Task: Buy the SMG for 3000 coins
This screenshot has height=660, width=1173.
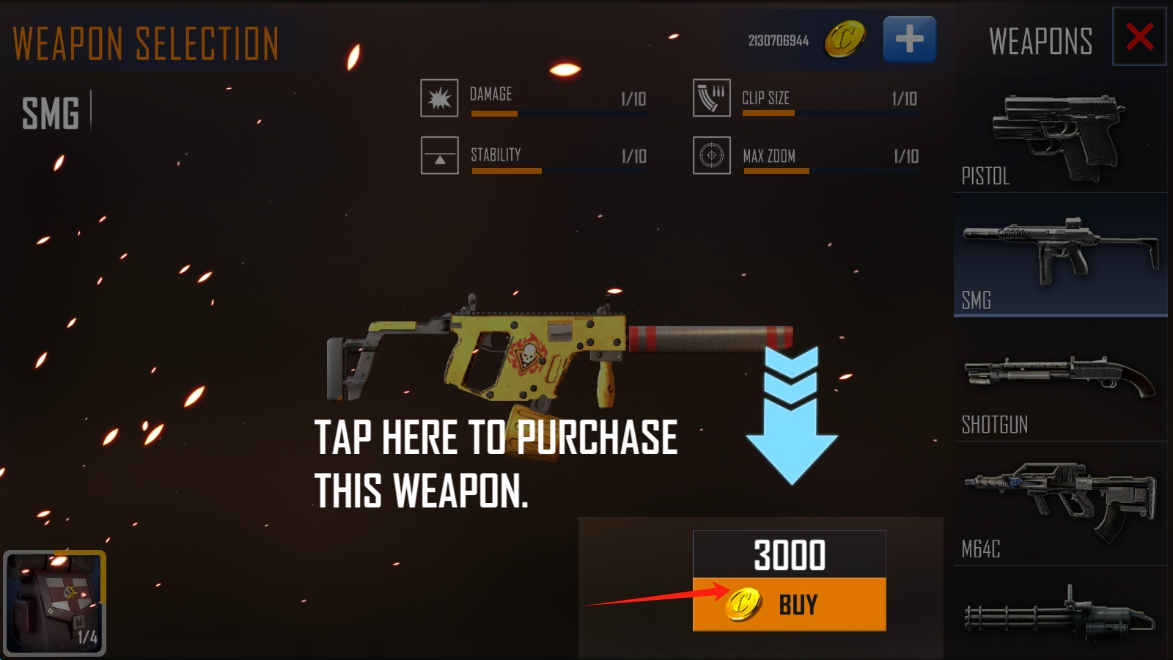Action: pyautogui.click(x=789, y=604)
